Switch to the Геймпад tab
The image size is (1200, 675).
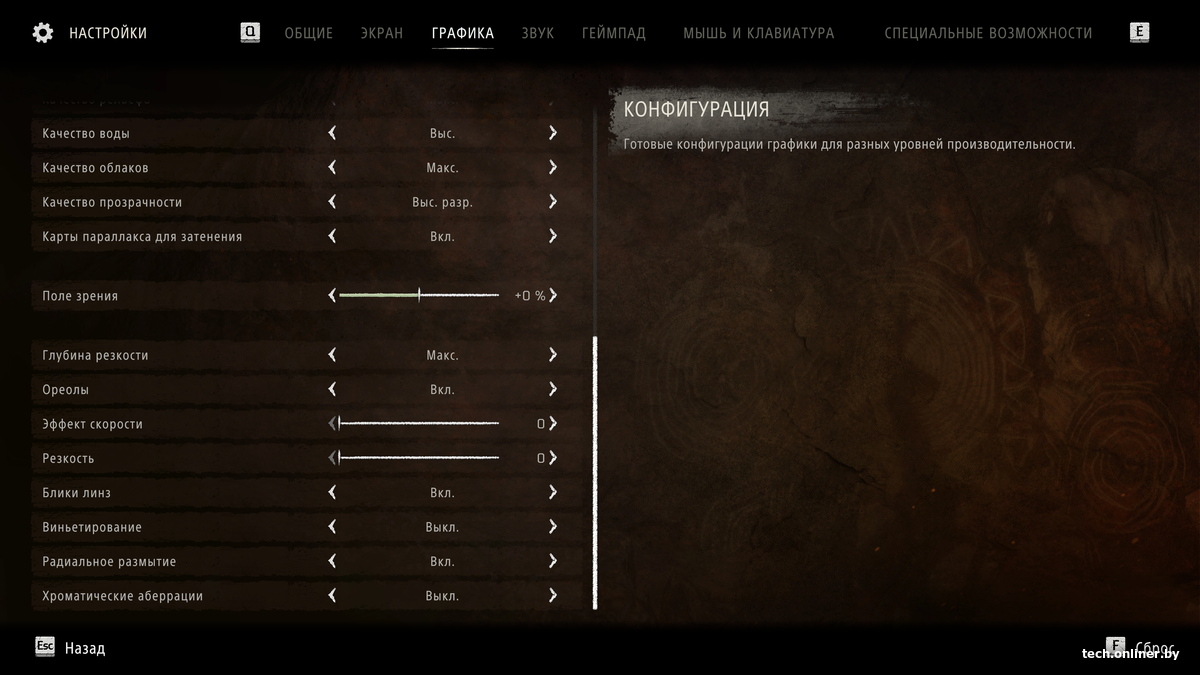pos(614,33)
